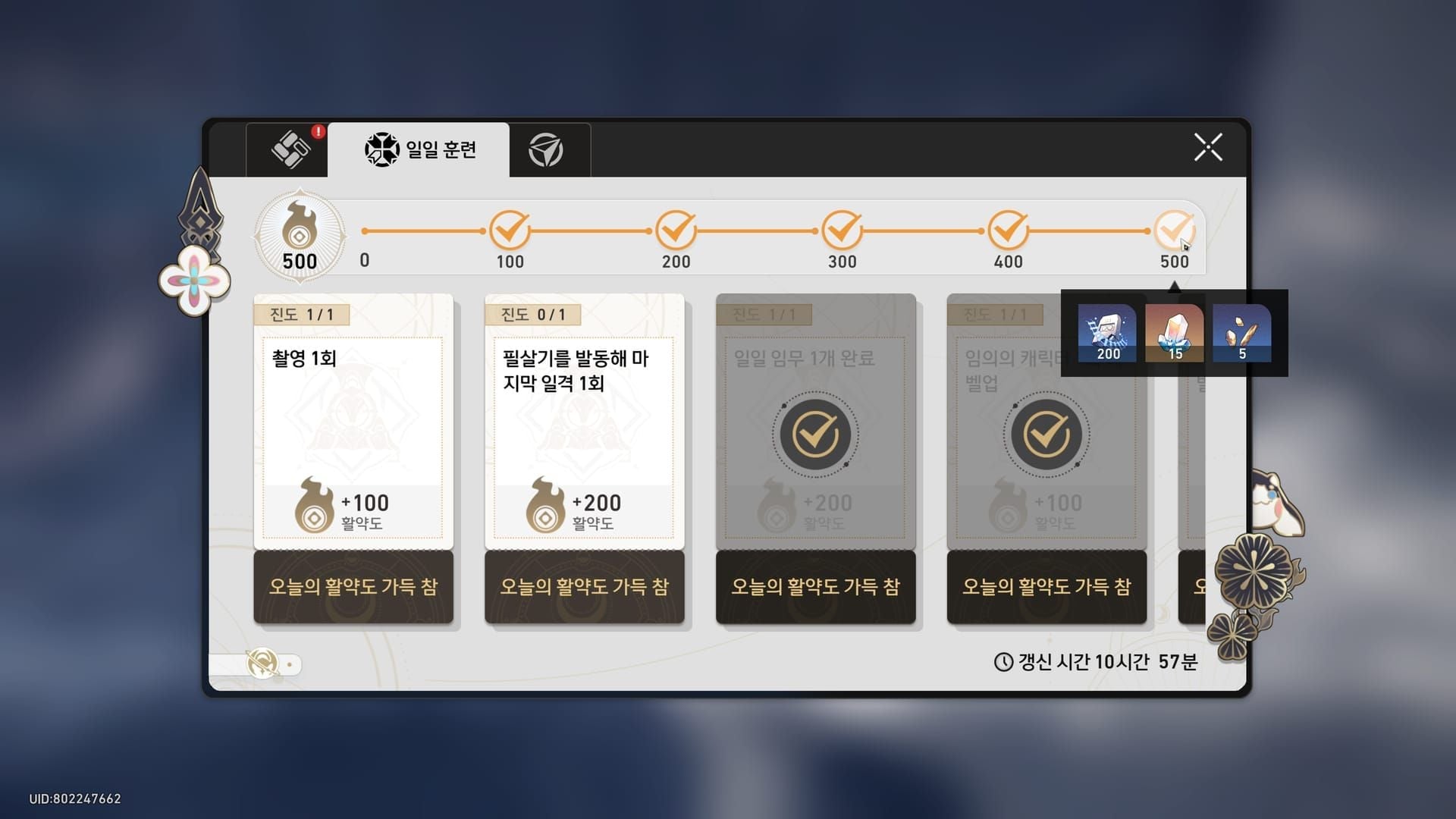Toggle the 400-point milestone checkmark
The height and width of the screenshot is (819, 1456).
pyautogui.click(x=1008, y=229)
